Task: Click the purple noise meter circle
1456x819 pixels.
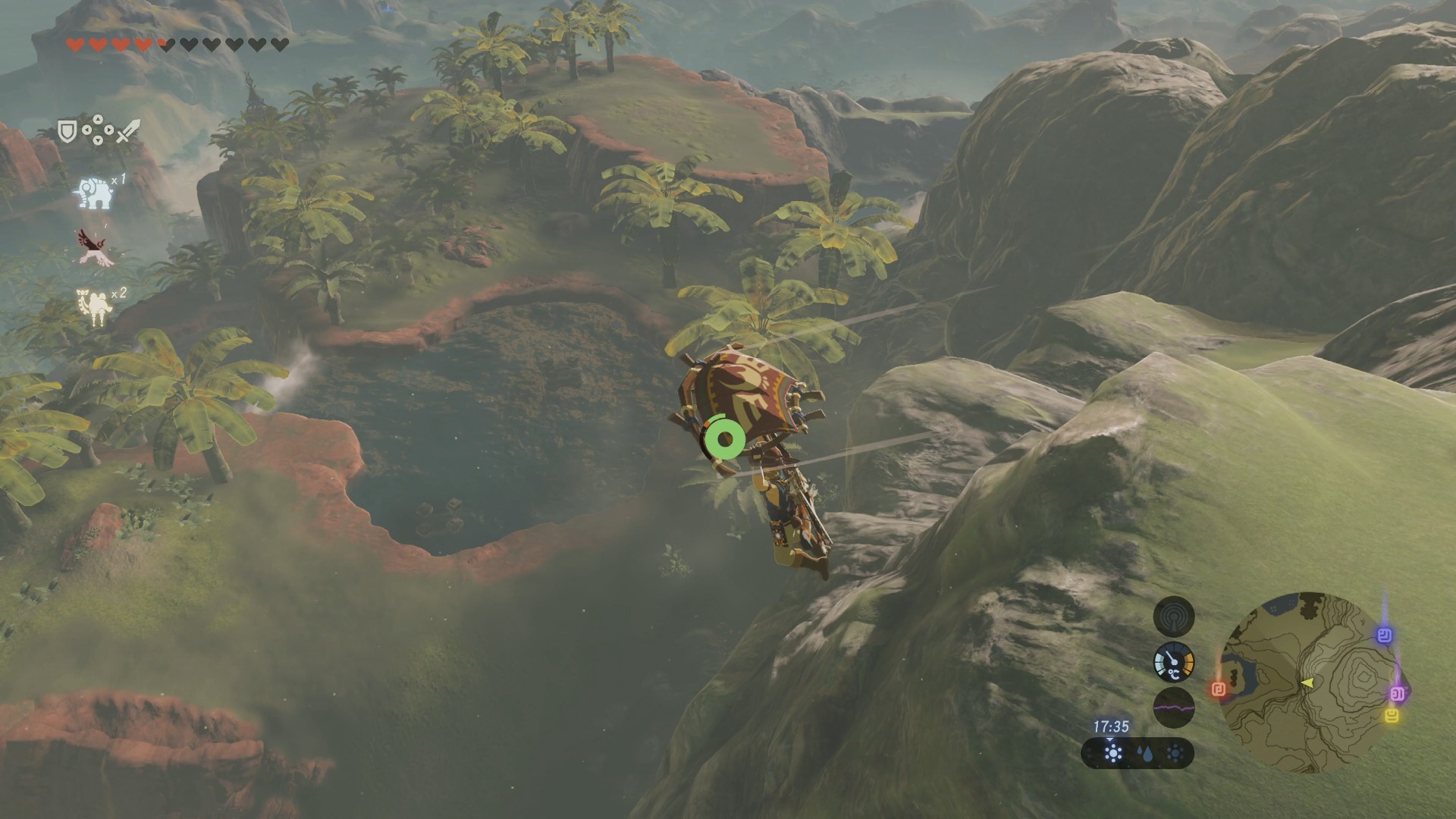Action: pyautogui.click(x=1173, y=708)
